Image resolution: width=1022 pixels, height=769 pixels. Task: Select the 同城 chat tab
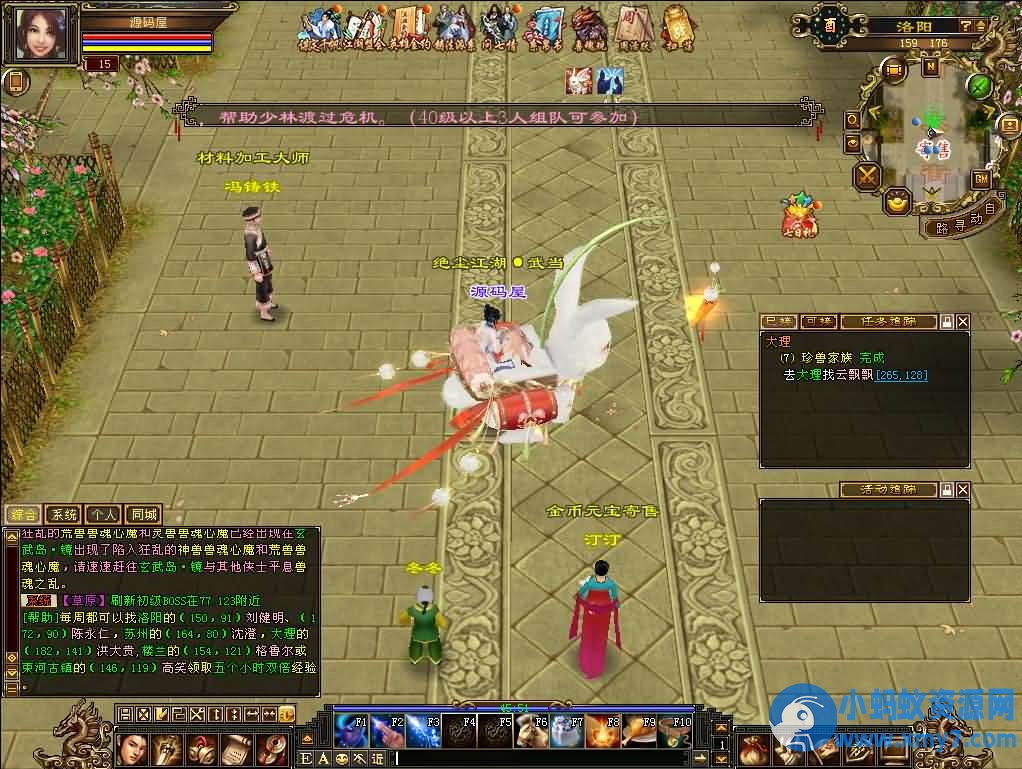pyautogui.click(x=144, y=514)
